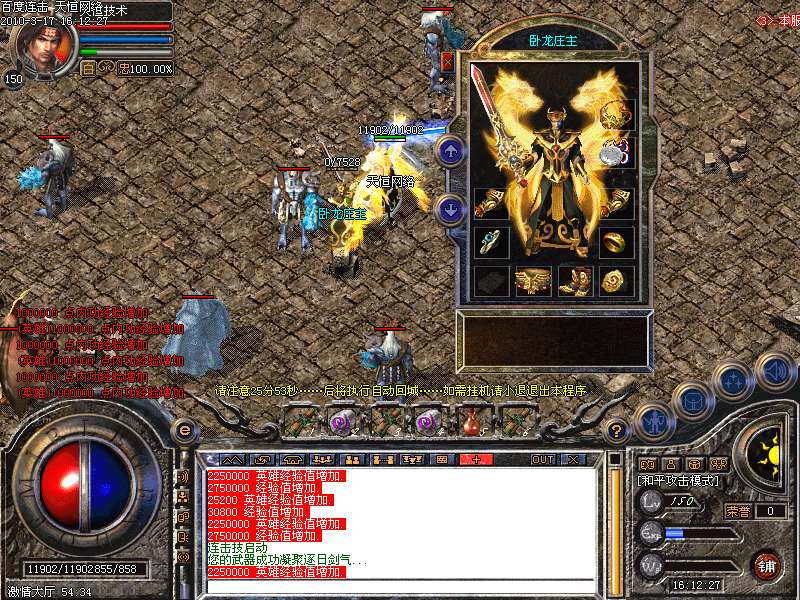Click the chat text input line
Screen dimensions: 800x600
click(x=400, y=584)
